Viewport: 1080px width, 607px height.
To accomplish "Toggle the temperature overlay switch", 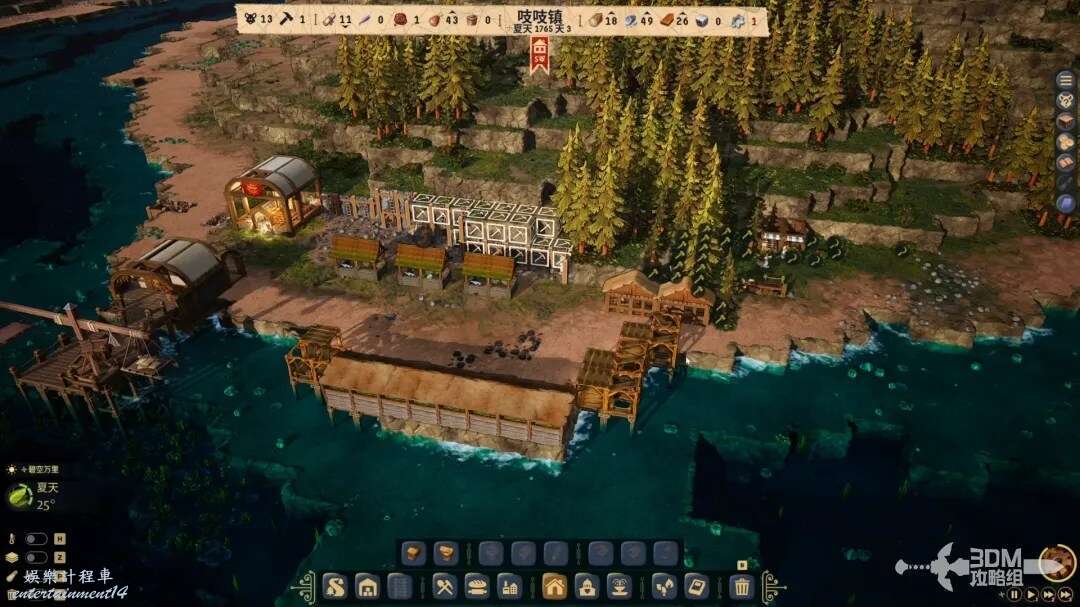I will 37,539.
